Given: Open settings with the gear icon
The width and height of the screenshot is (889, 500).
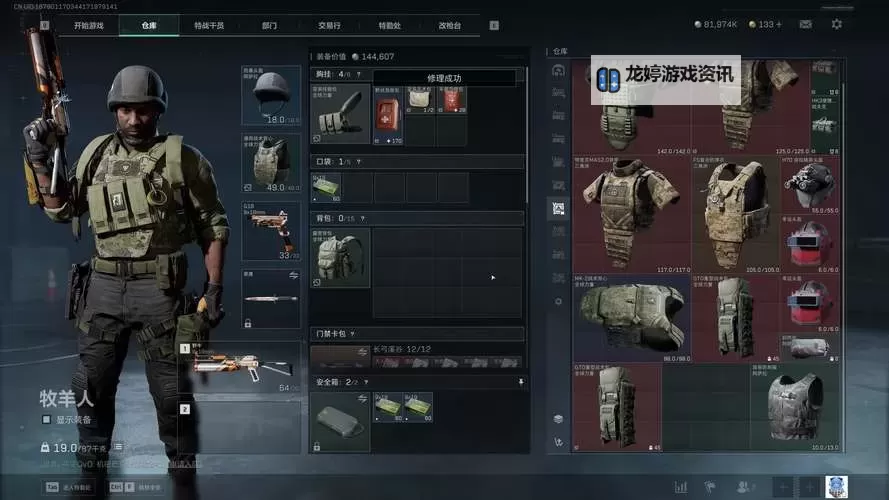Looking at the screenshot, I should click(x=837, y=24).
